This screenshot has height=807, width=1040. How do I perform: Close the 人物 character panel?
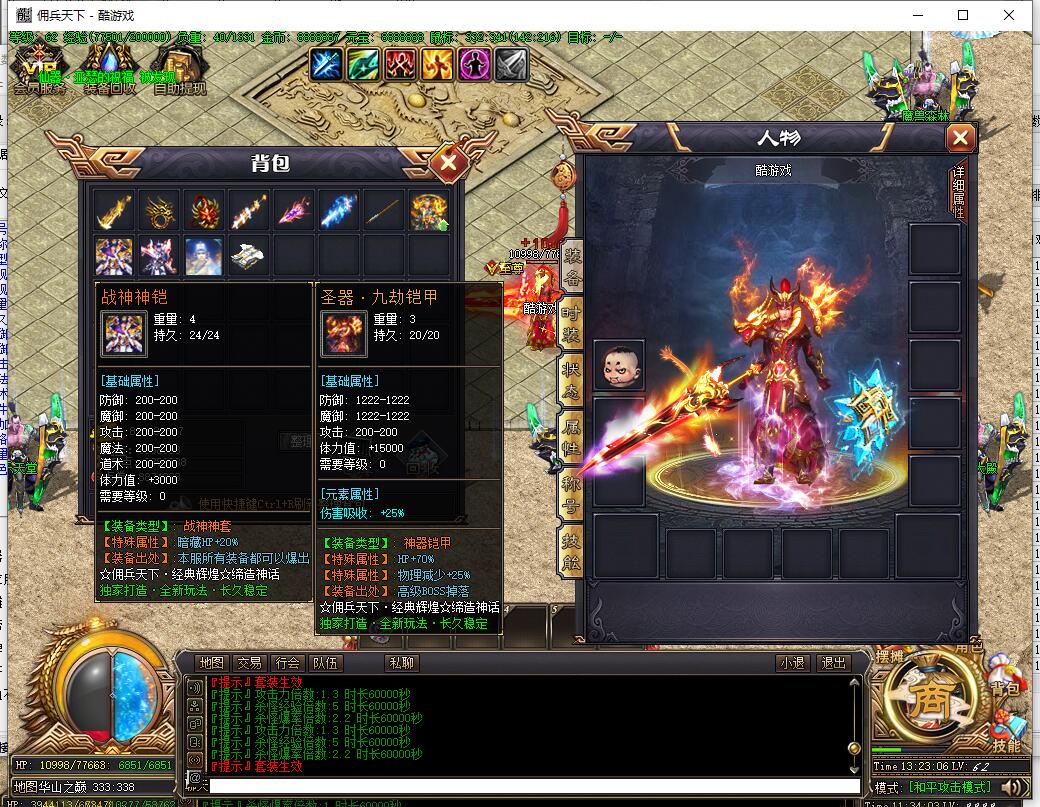[960, 138]
